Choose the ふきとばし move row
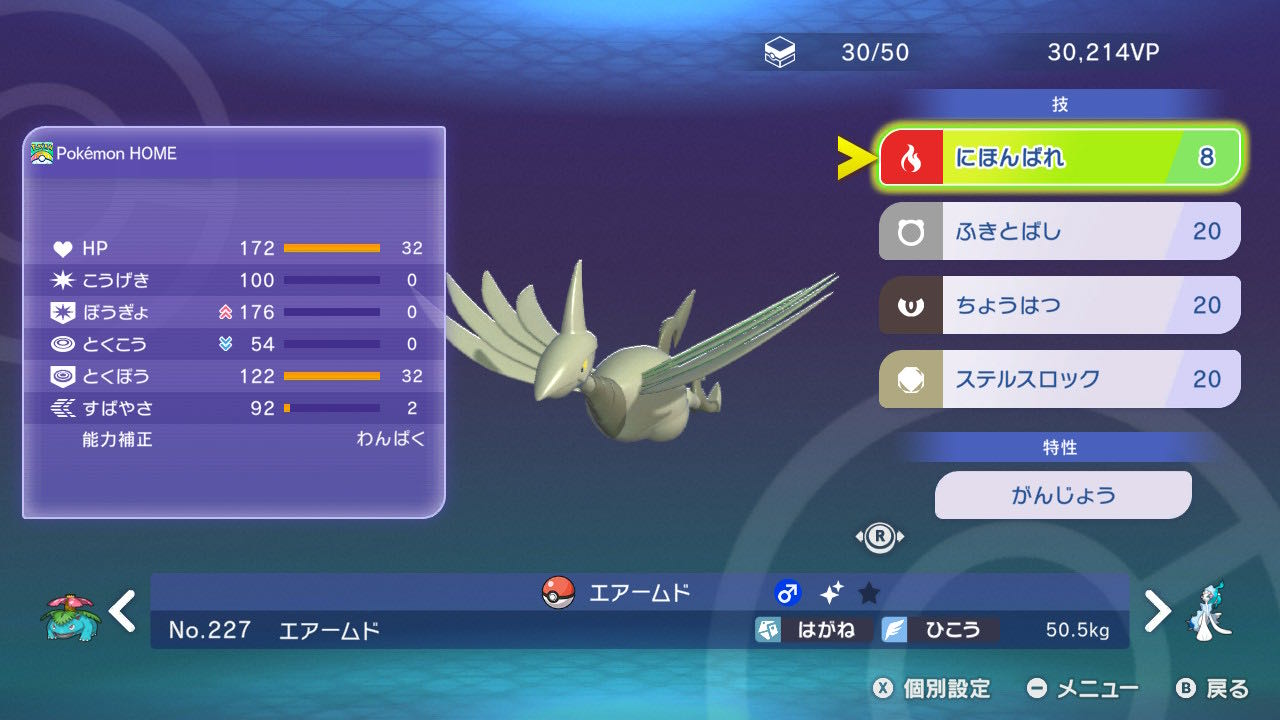The width and height of the screenshot is (1280, 720). coord(1059,231)
